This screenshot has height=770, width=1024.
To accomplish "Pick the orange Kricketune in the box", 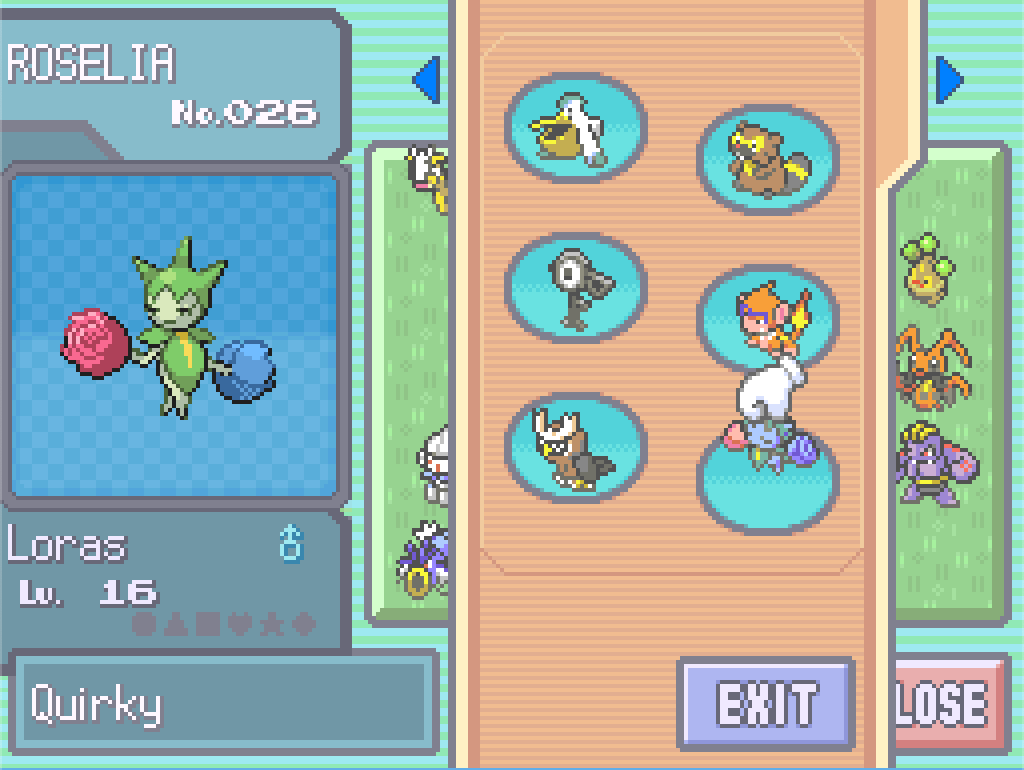I will pyautogui.click(x=930, y=368).
